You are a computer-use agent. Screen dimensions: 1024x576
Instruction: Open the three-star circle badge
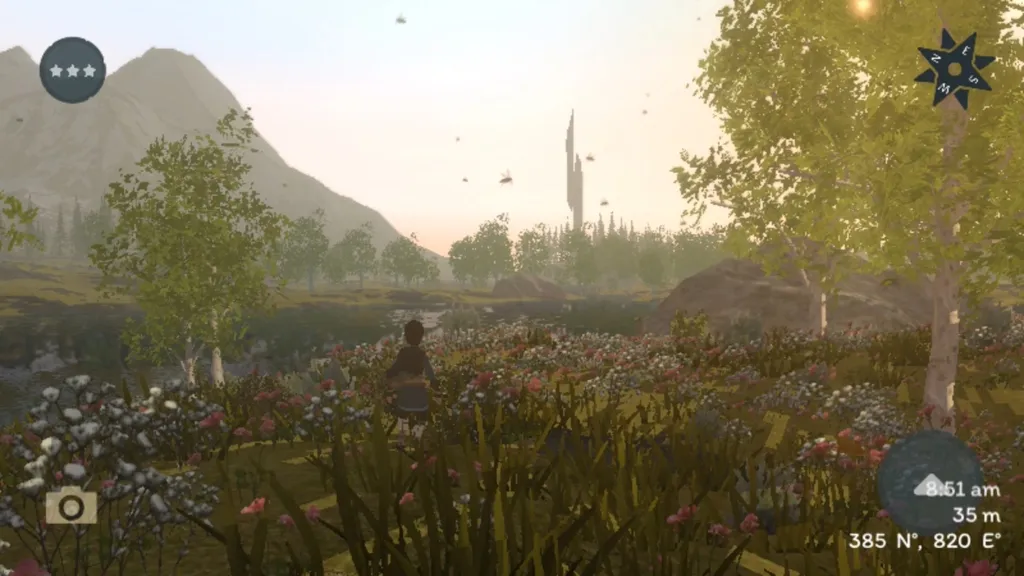pos(72,70)
